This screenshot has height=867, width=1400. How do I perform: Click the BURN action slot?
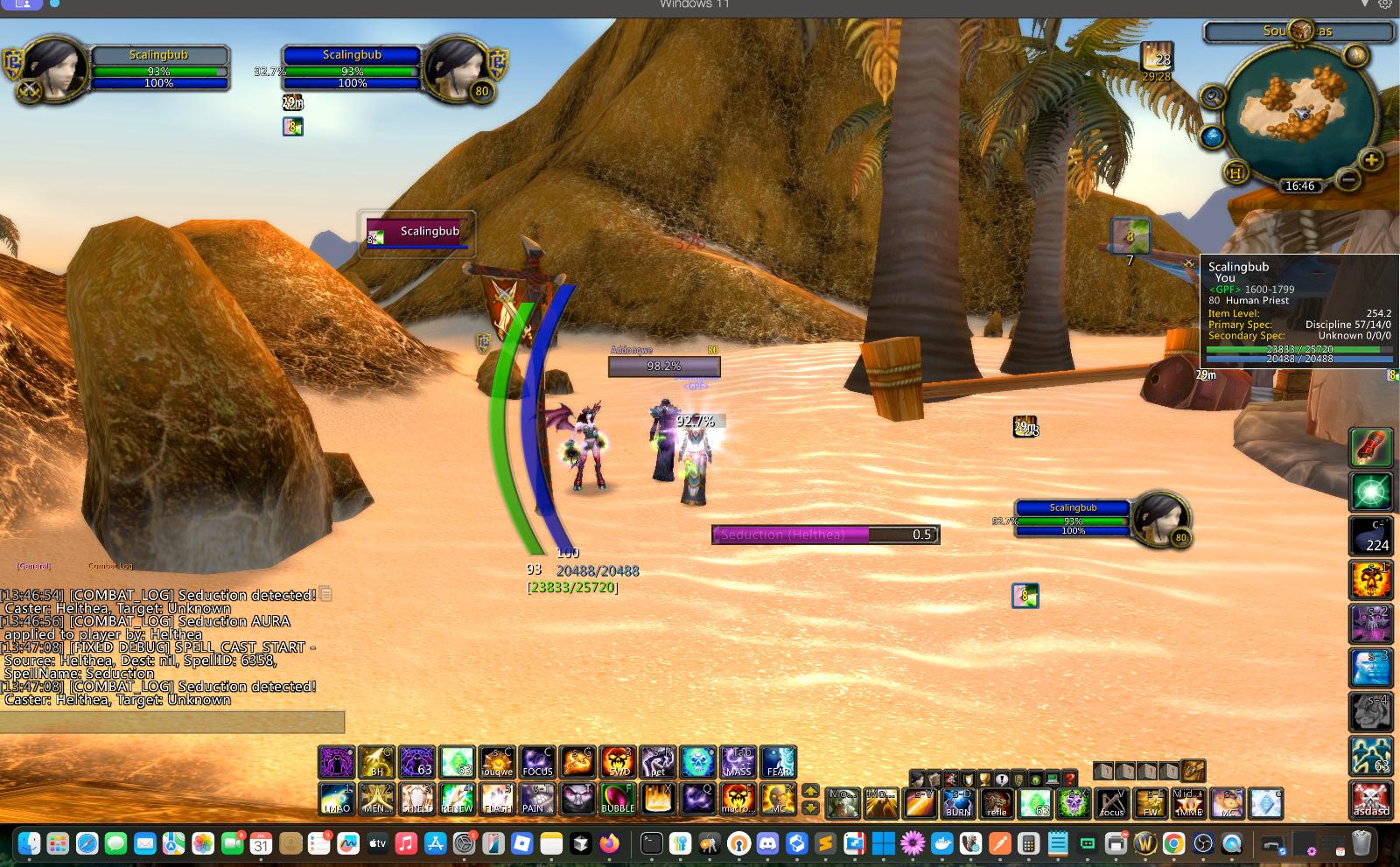coord(958,803)
